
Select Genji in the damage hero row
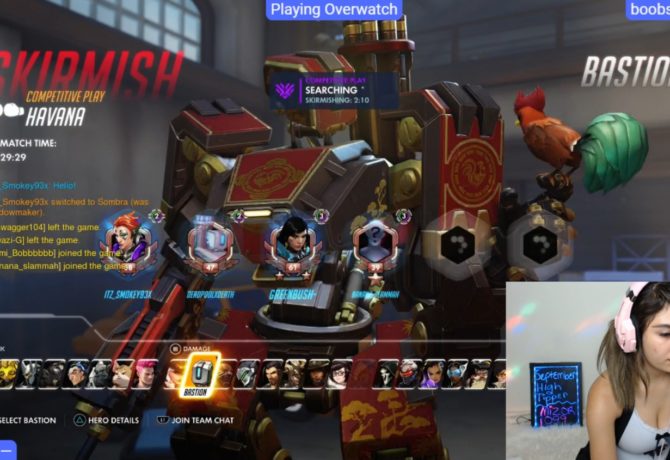click(247, 375)
